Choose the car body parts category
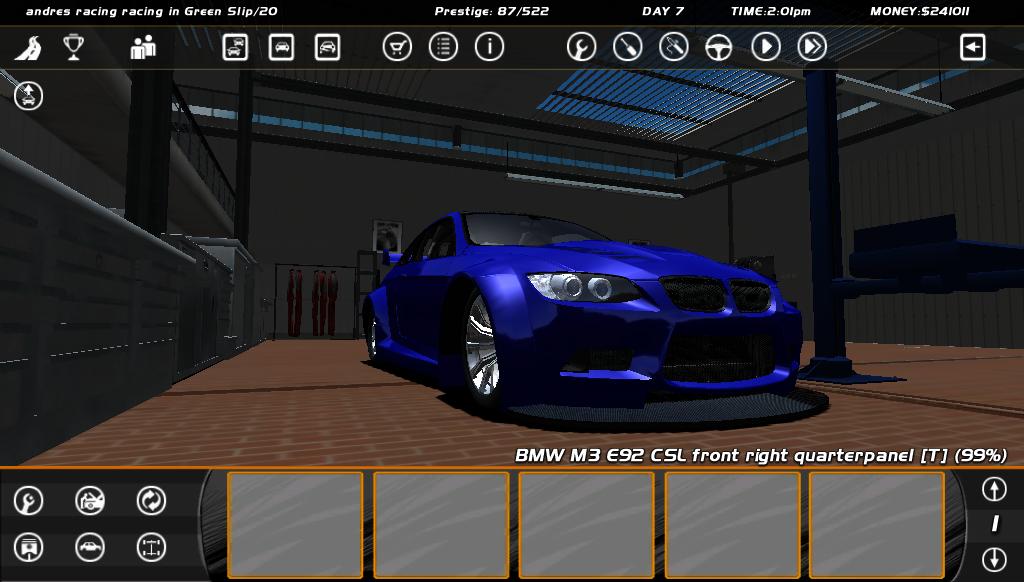 (x=90, y=547)
